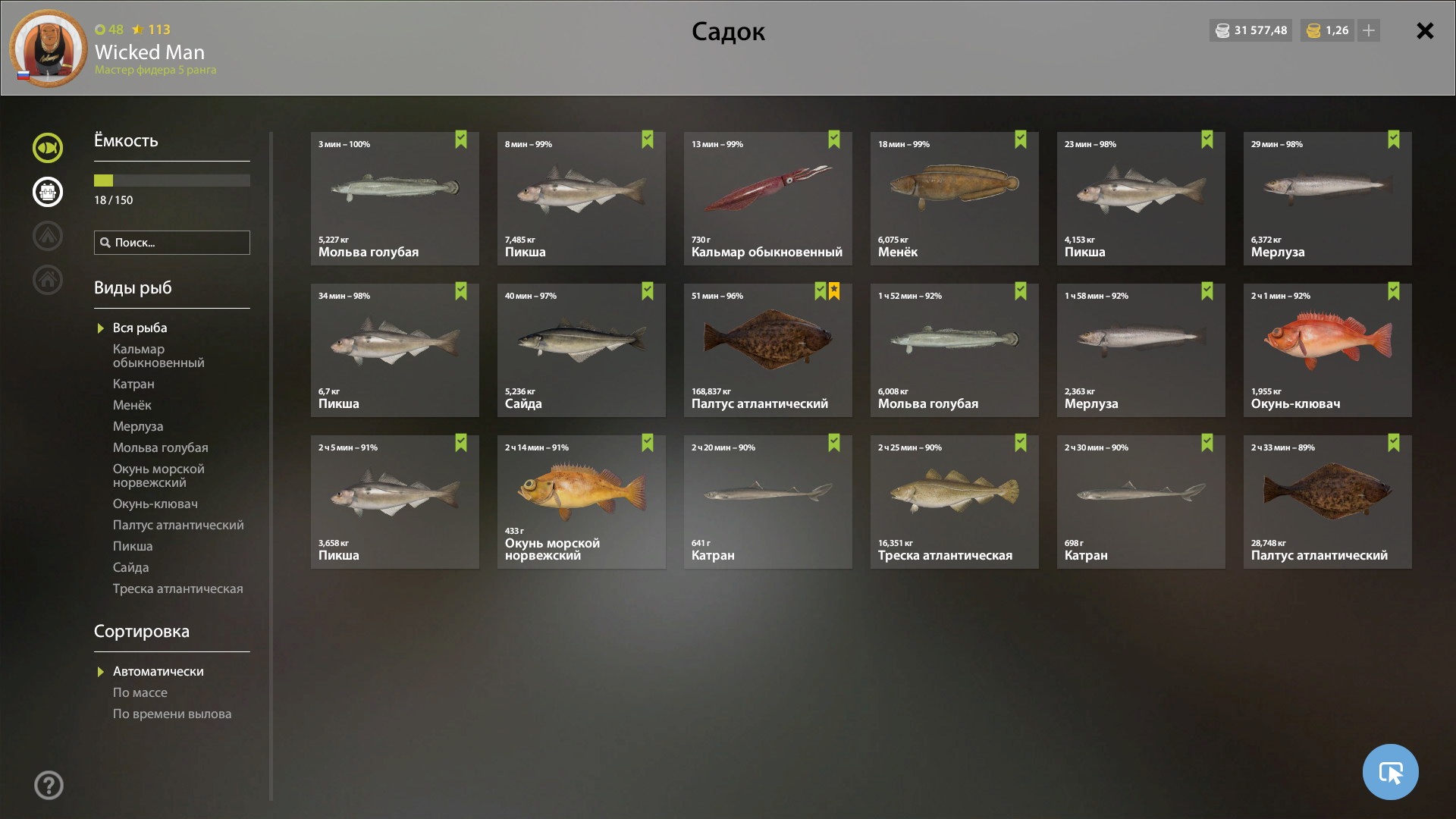Sort fish По массе
Viewport: 1456px width, 819px height.
(140, 692)
